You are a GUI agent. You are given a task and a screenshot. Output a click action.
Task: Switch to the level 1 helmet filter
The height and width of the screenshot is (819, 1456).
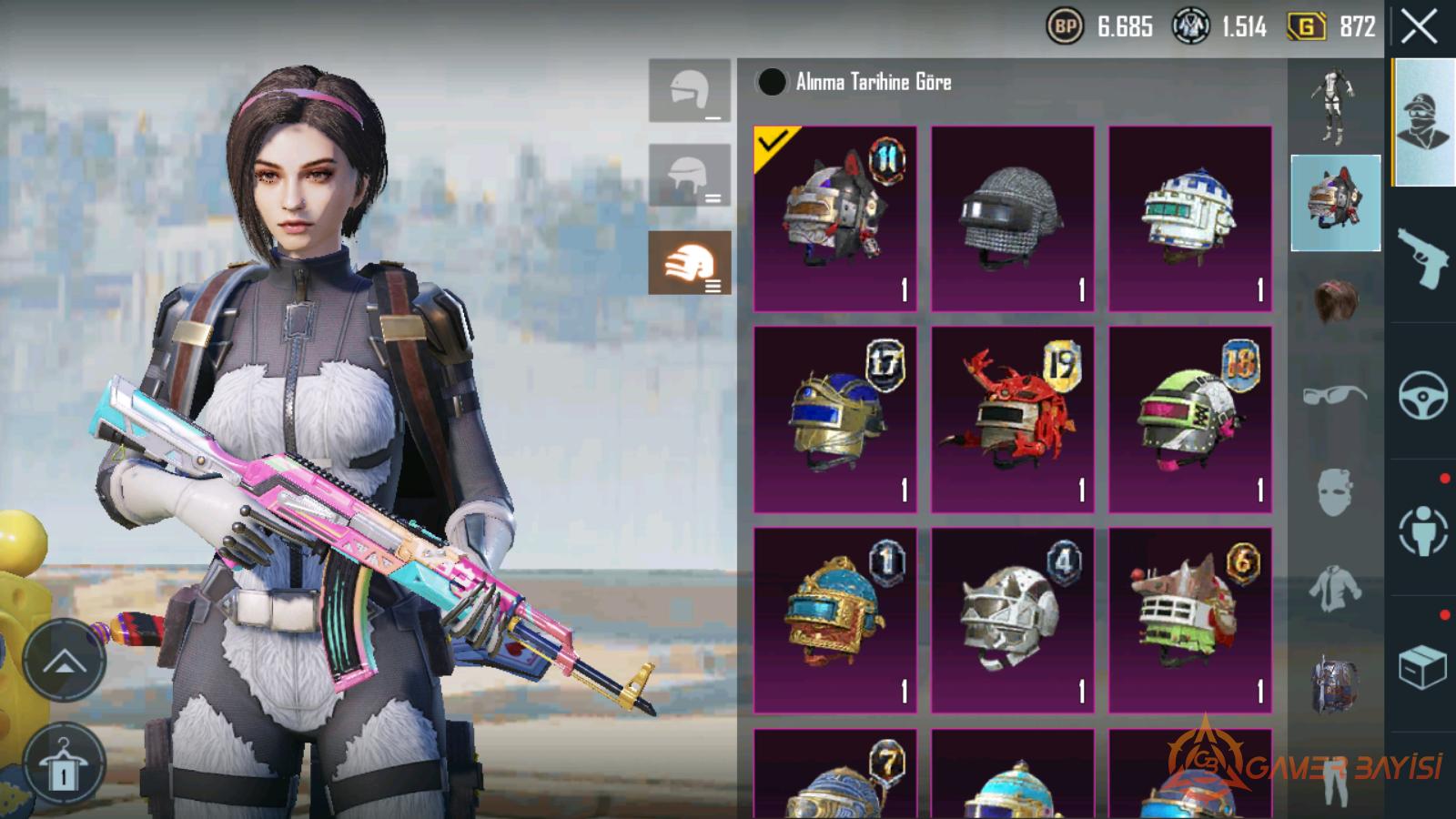point(690,91)
